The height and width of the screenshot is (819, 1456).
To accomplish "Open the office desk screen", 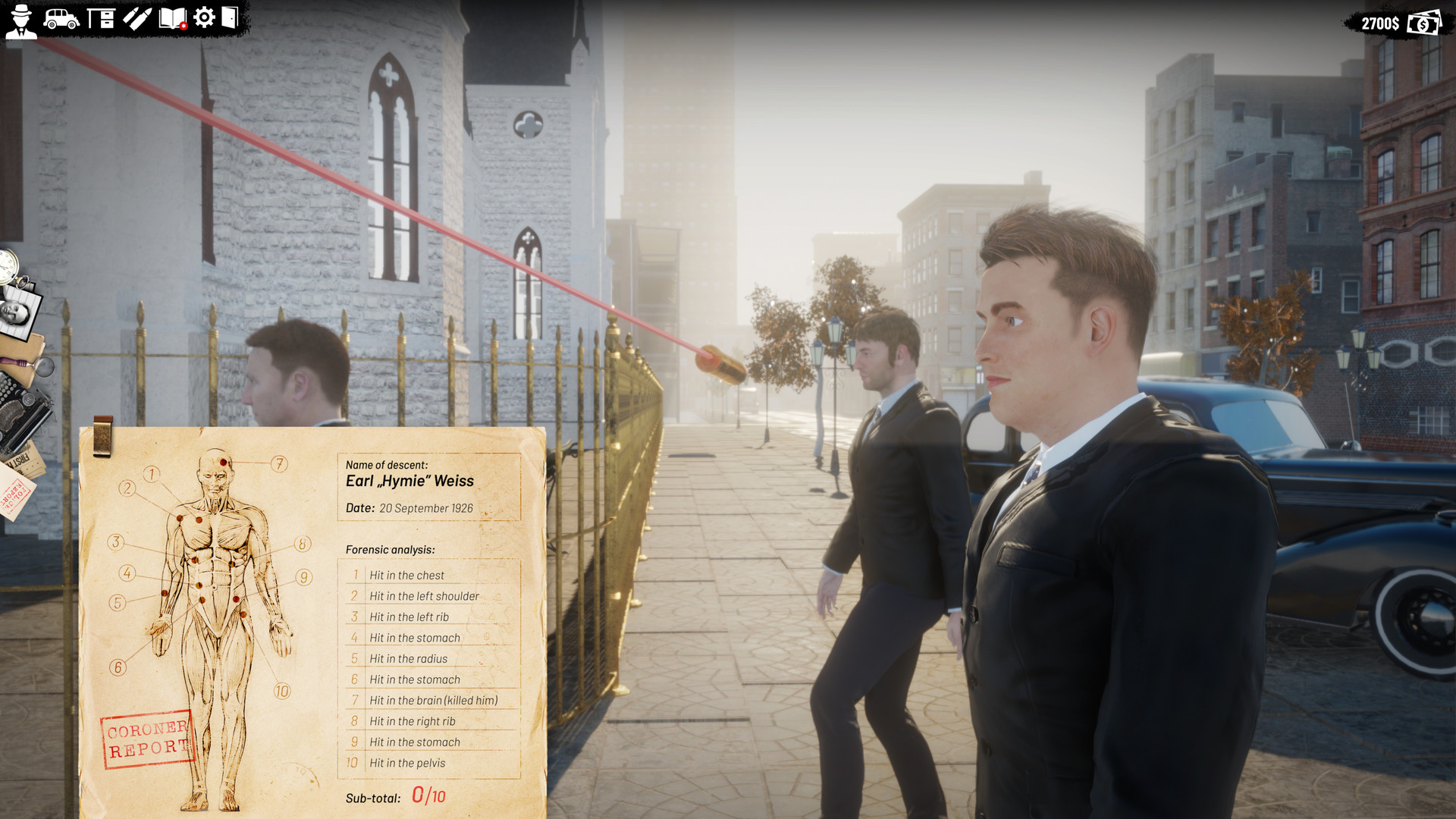I will pos(101,18).
